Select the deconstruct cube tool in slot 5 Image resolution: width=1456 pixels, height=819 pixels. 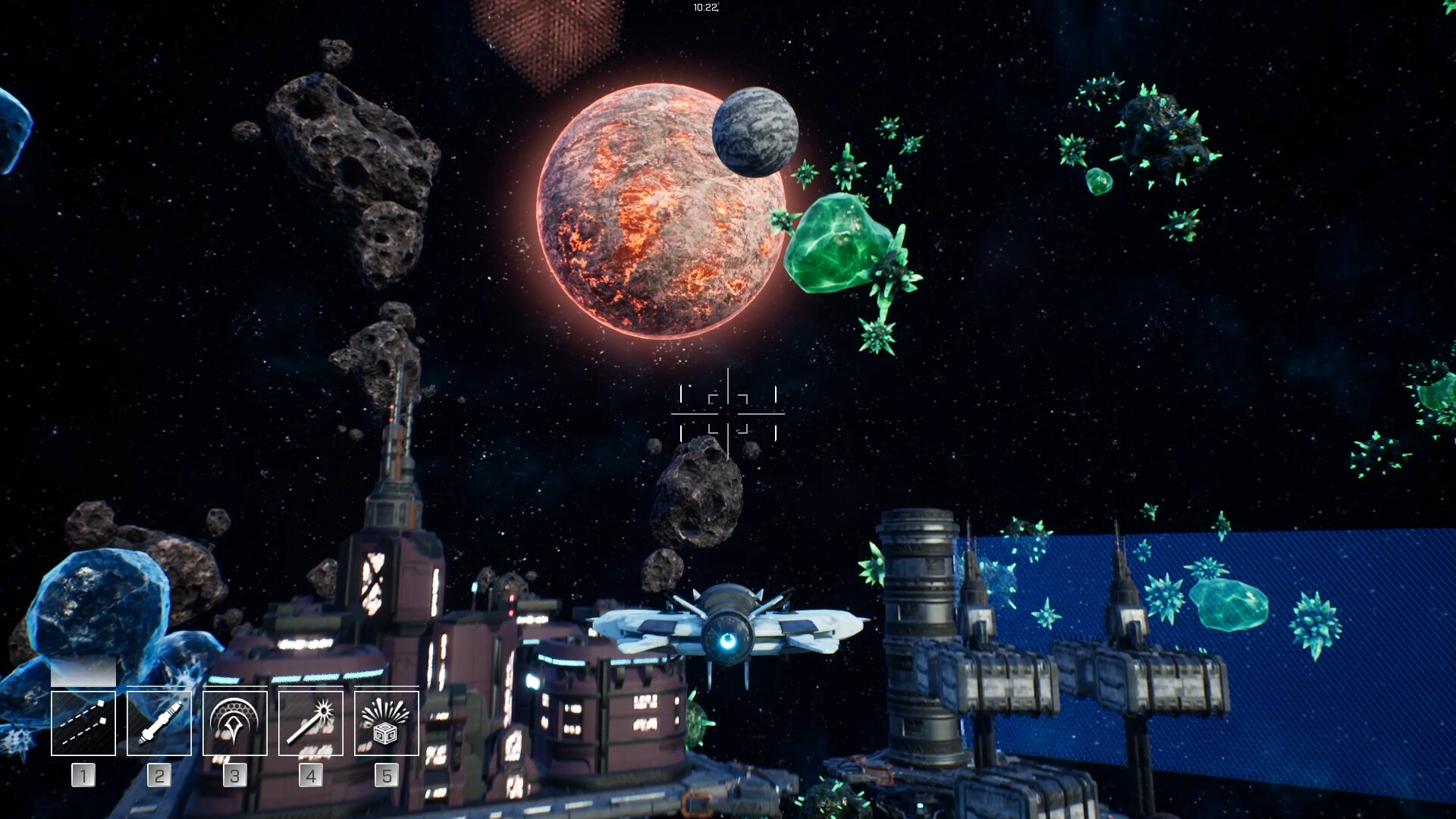387,723
